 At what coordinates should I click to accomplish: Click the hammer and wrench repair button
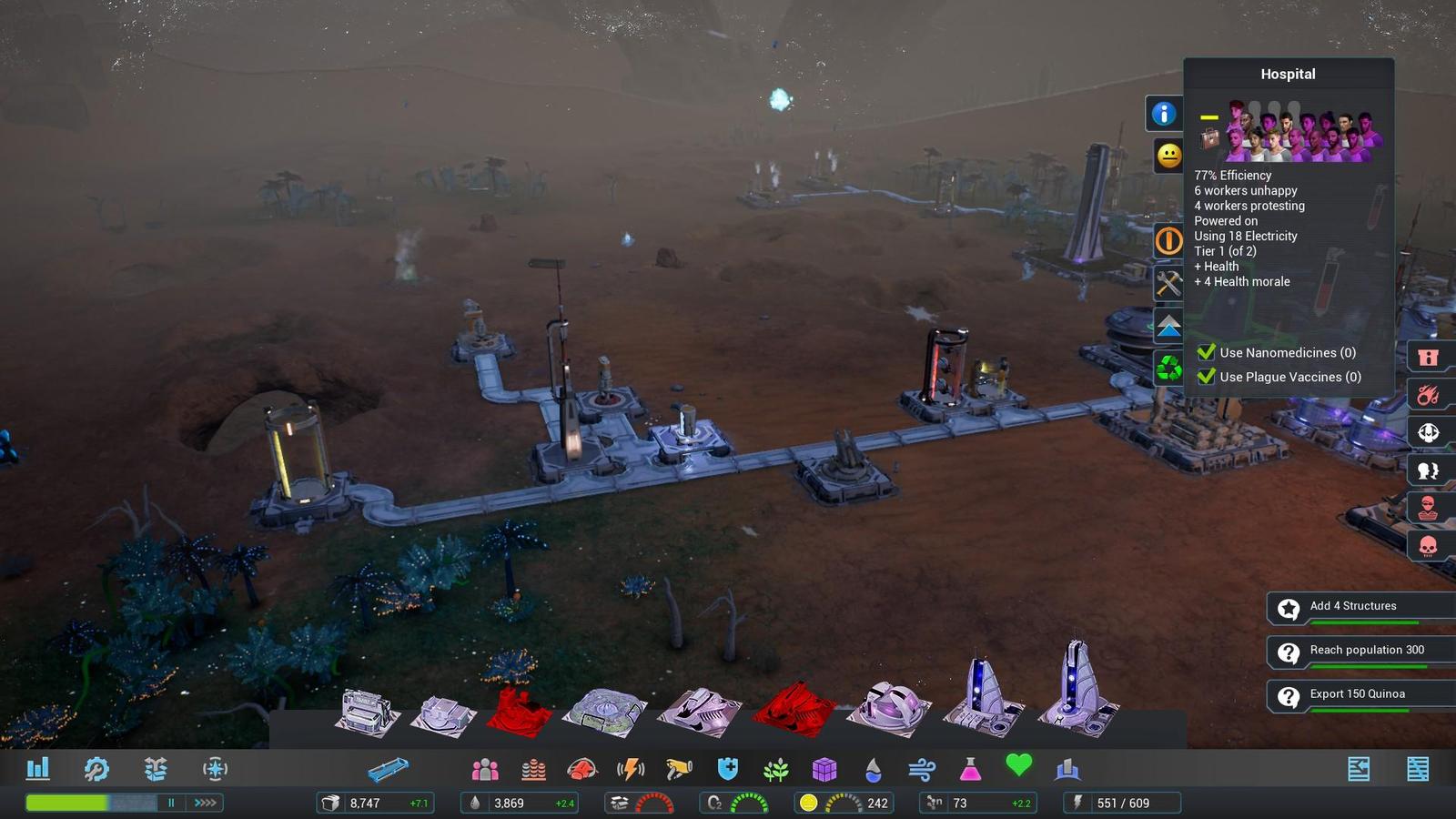1168,283
